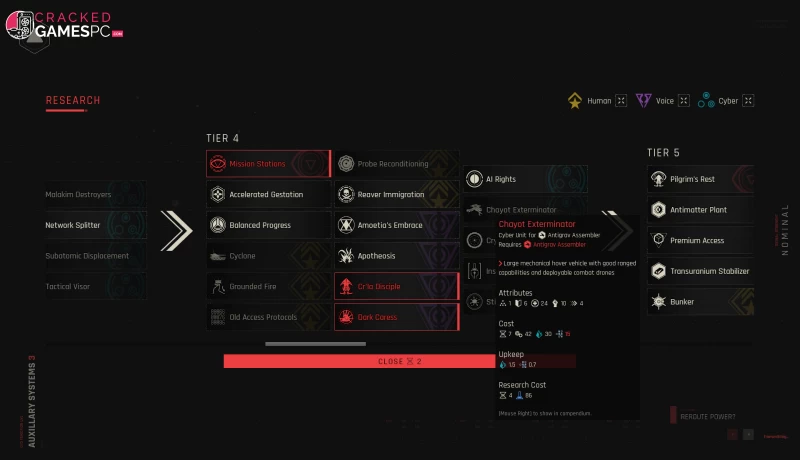Close the research panel

pyautogui.click(x=399, y=361)
